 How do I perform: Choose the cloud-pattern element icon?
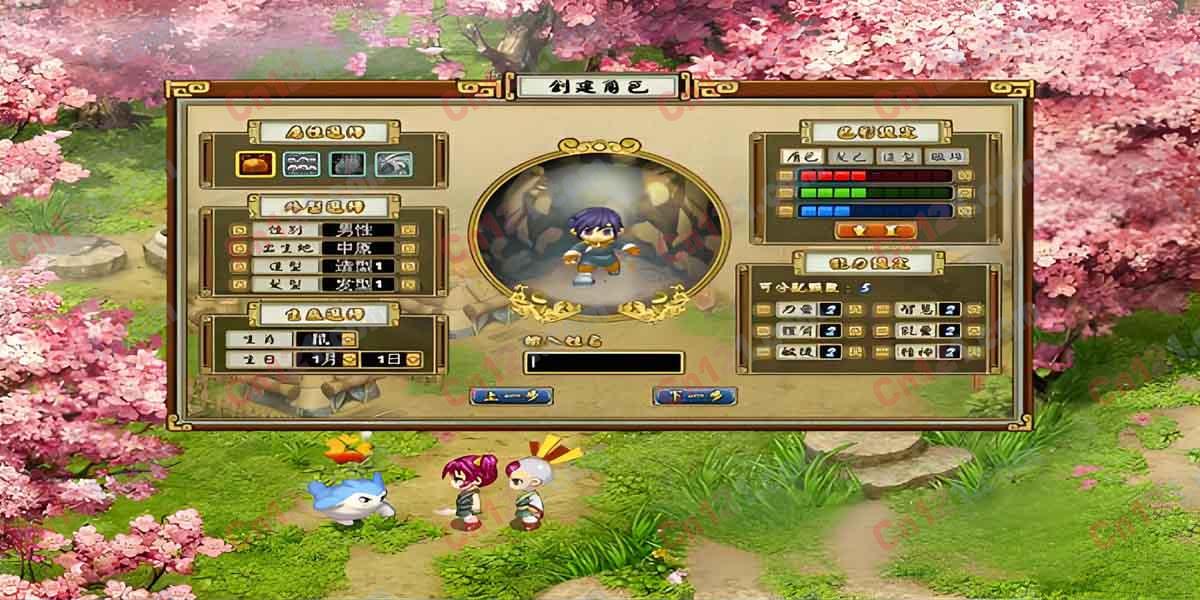300,164
